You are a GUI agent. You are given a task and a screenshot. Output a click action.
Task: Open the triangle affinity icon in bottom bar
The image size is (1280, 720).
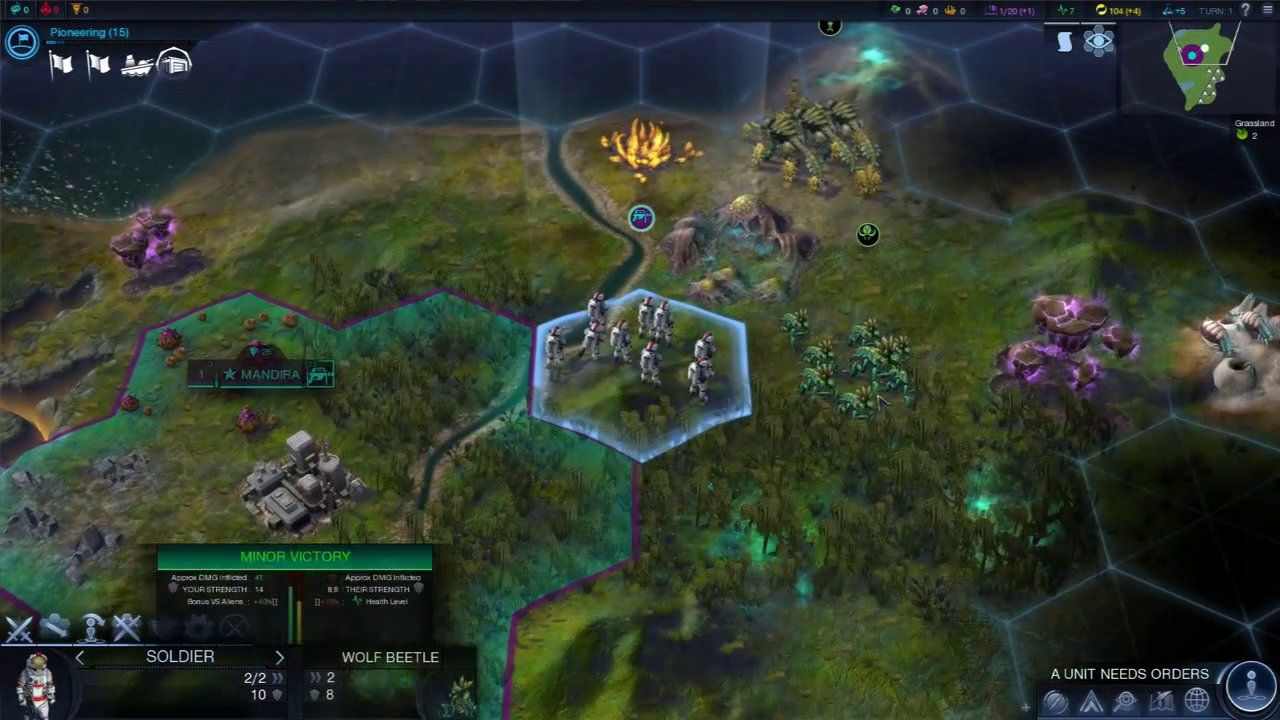coord(1091,702)
